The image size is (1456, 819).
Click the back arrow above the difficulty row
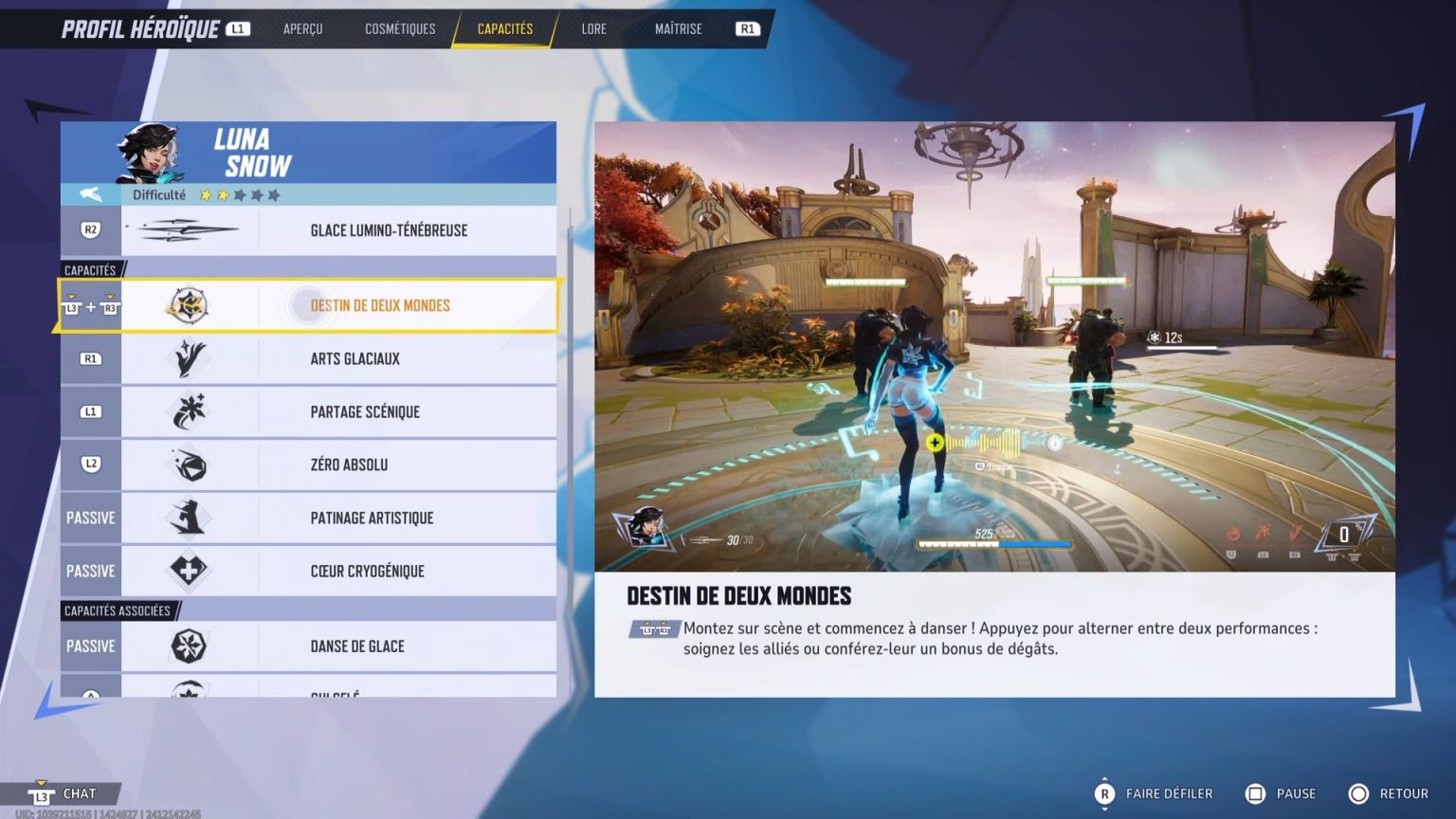90,195
